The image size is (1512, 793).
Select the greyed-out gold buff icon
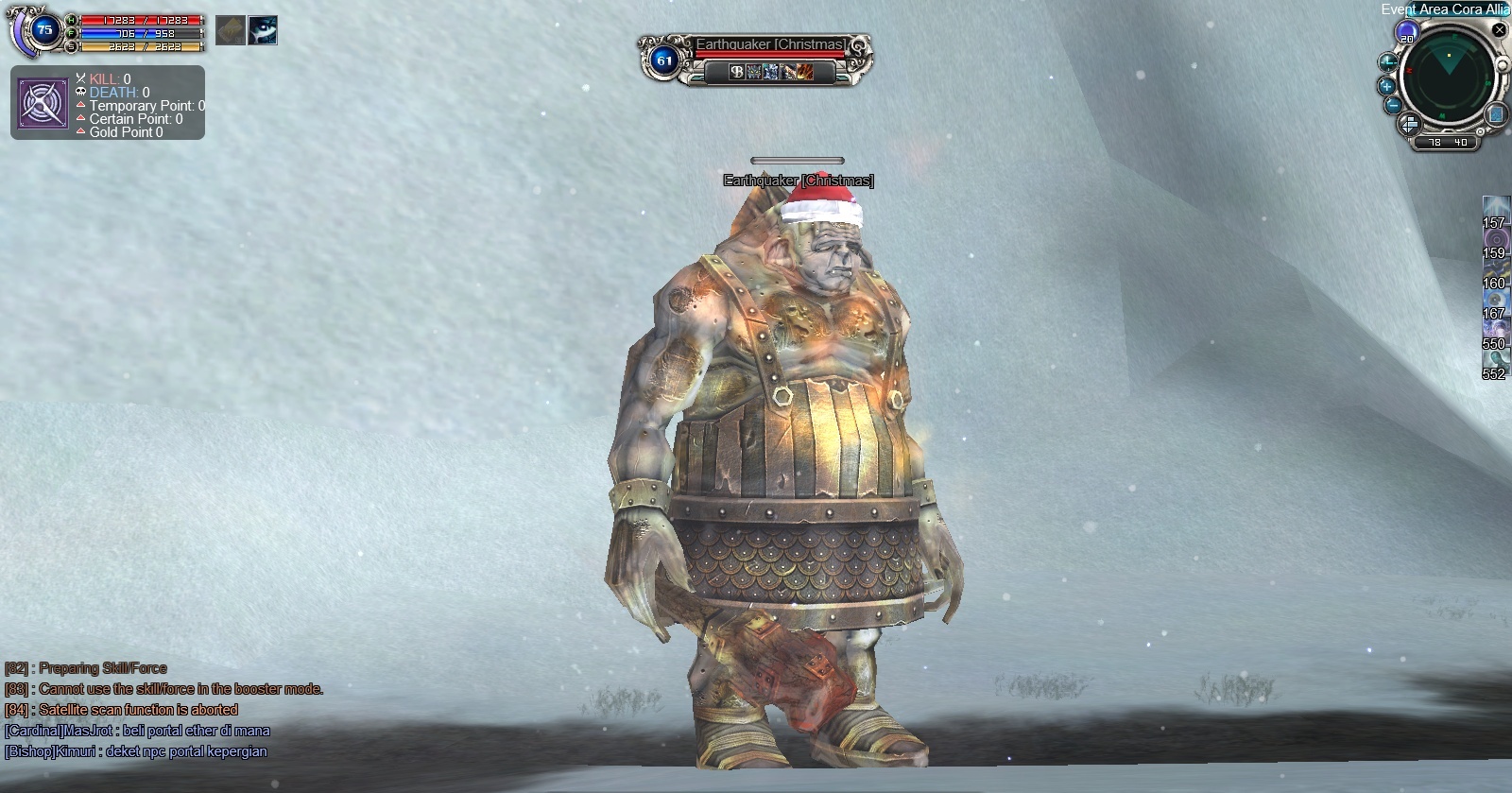pyautogui.click(x=231, y=30)
